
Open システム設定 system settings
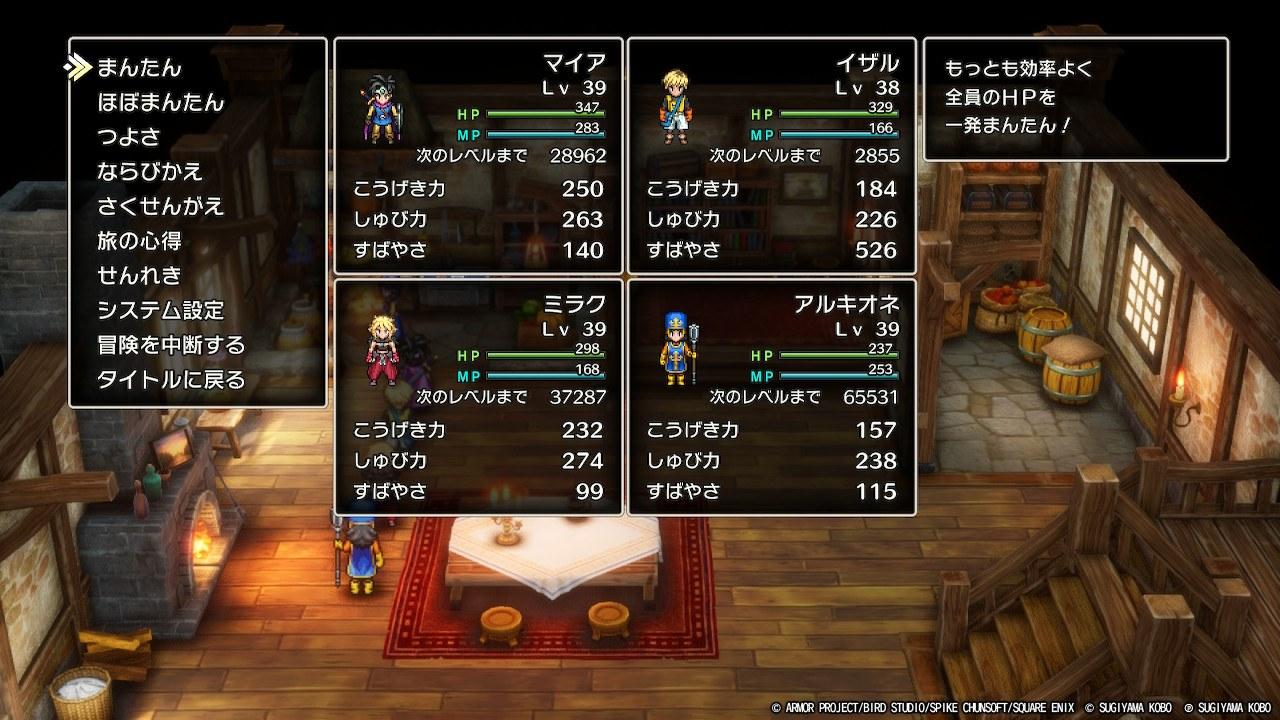point(160,310)
